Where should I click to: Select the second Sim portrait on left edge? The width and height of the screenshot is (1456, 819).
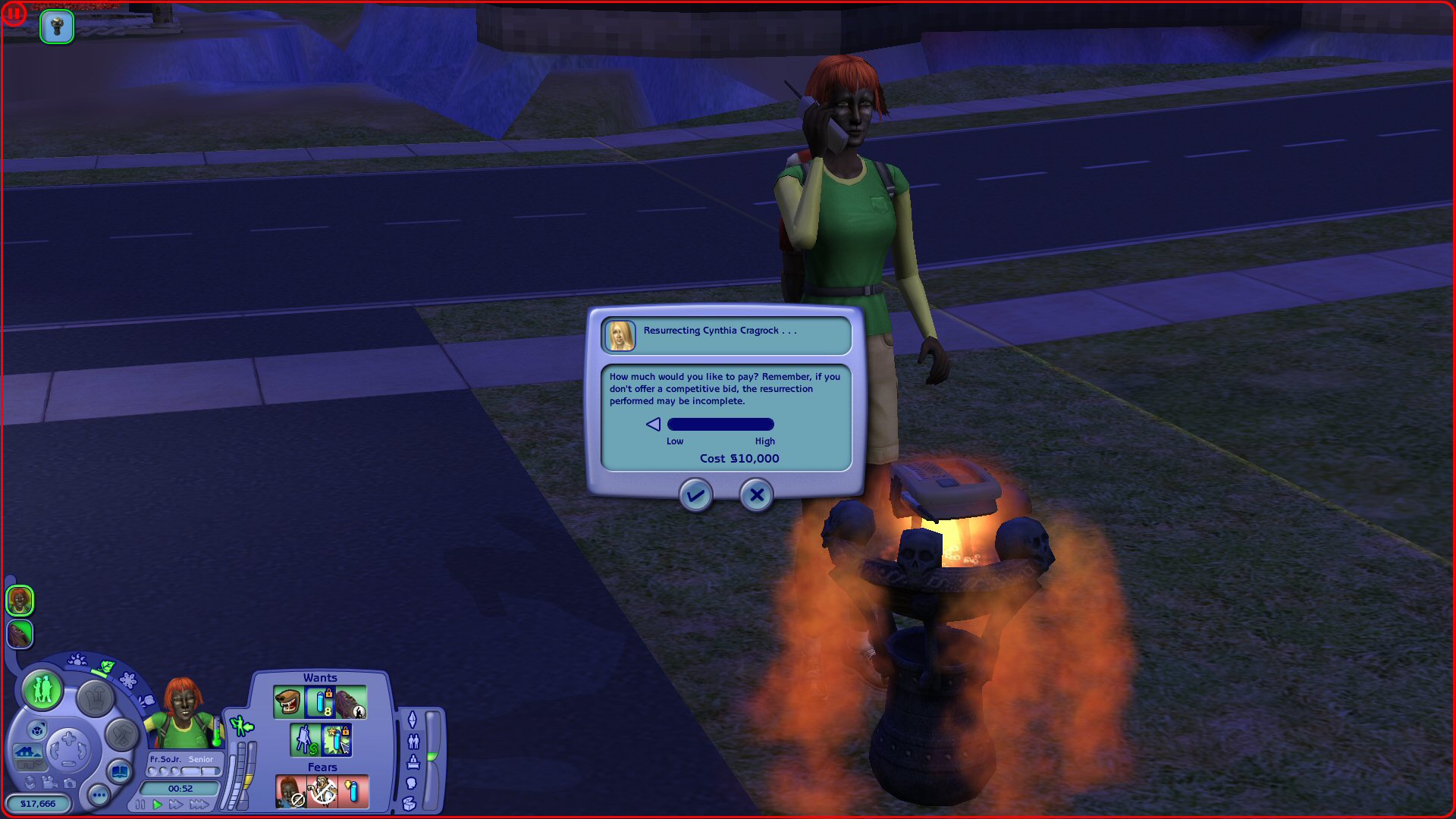click(x=19, y=634)
